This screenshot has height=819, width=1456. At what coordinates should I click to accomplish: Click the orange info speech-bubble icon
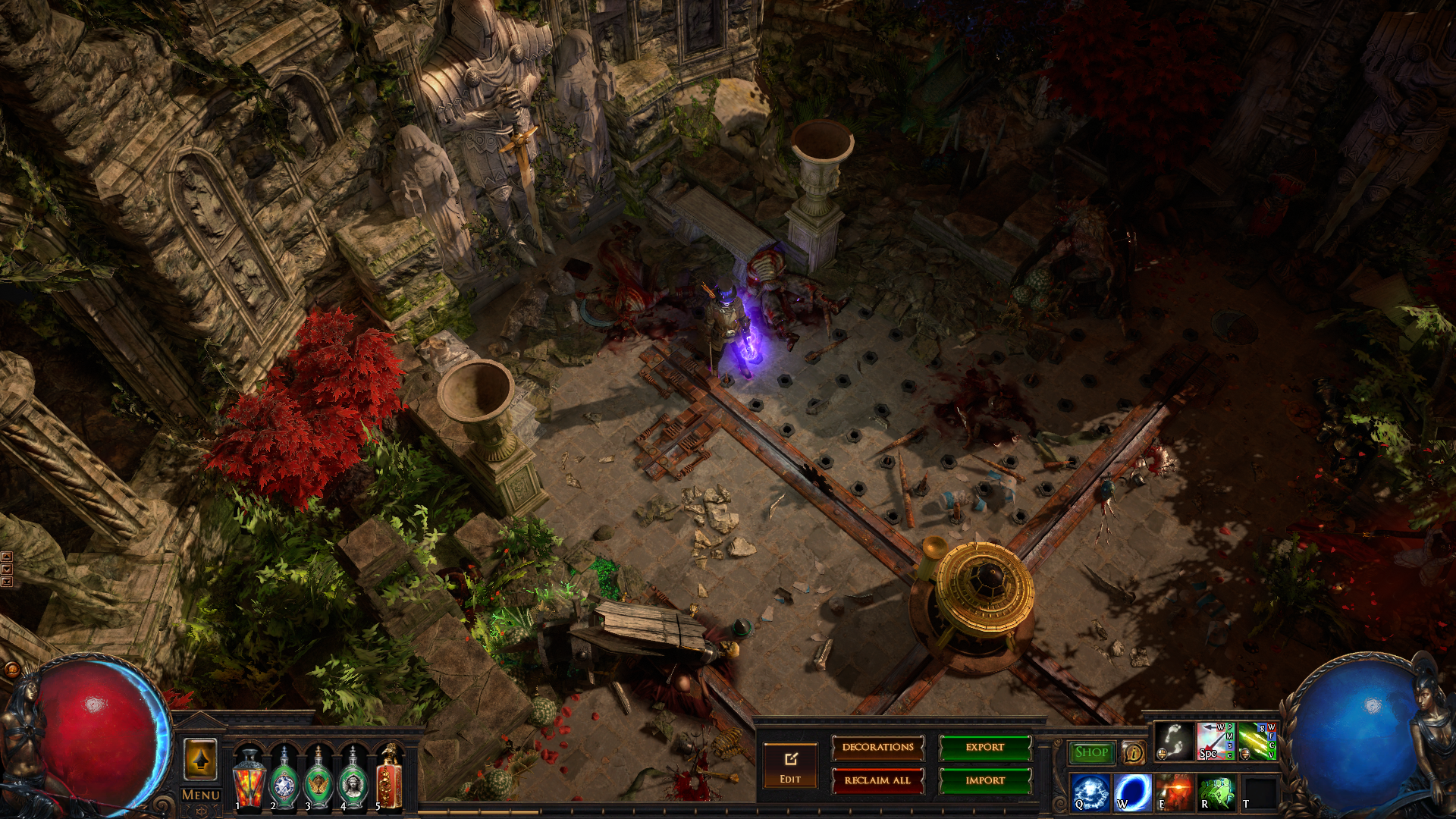point(1134,752)
